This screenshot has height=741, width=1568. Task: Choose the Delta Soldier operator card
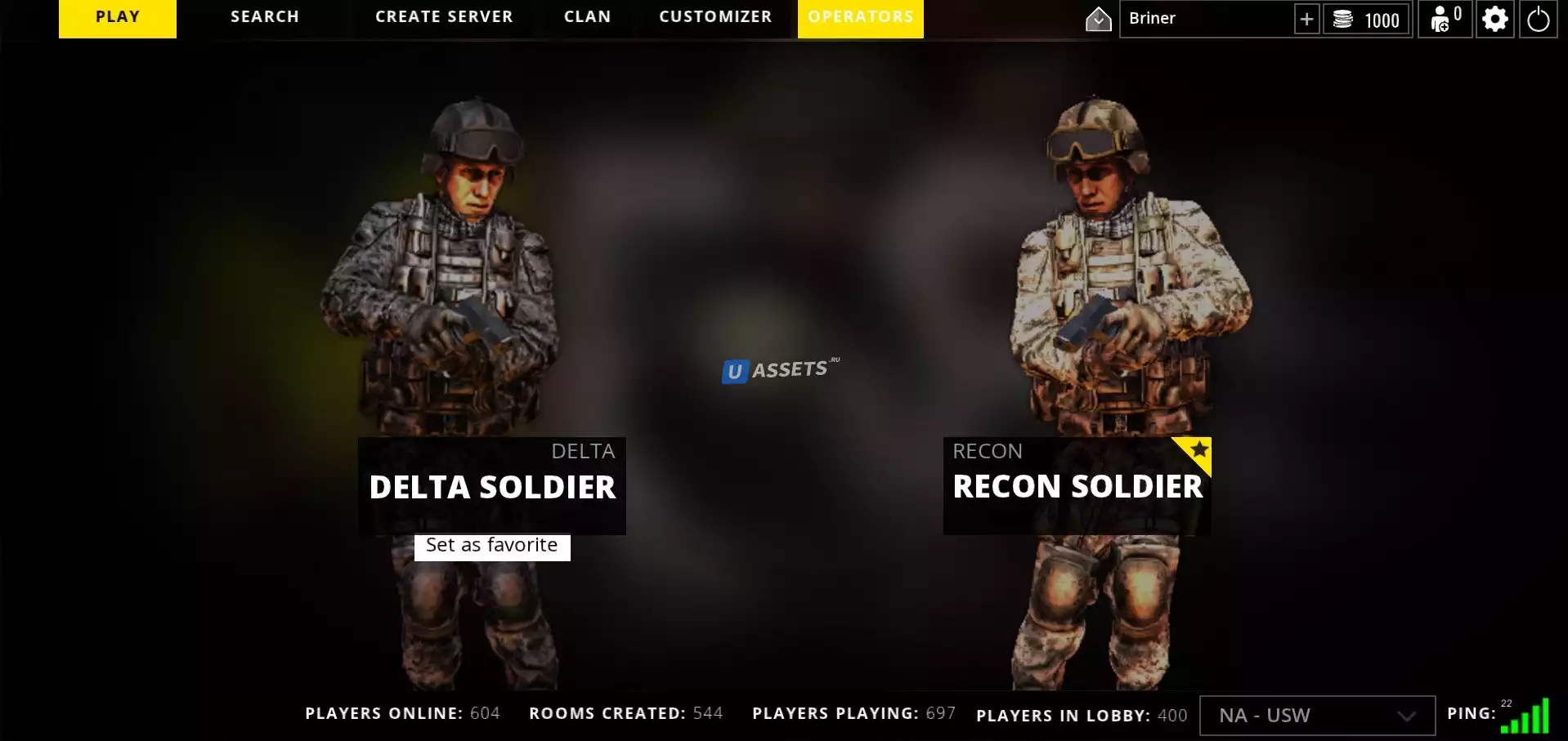coord(492,485)
